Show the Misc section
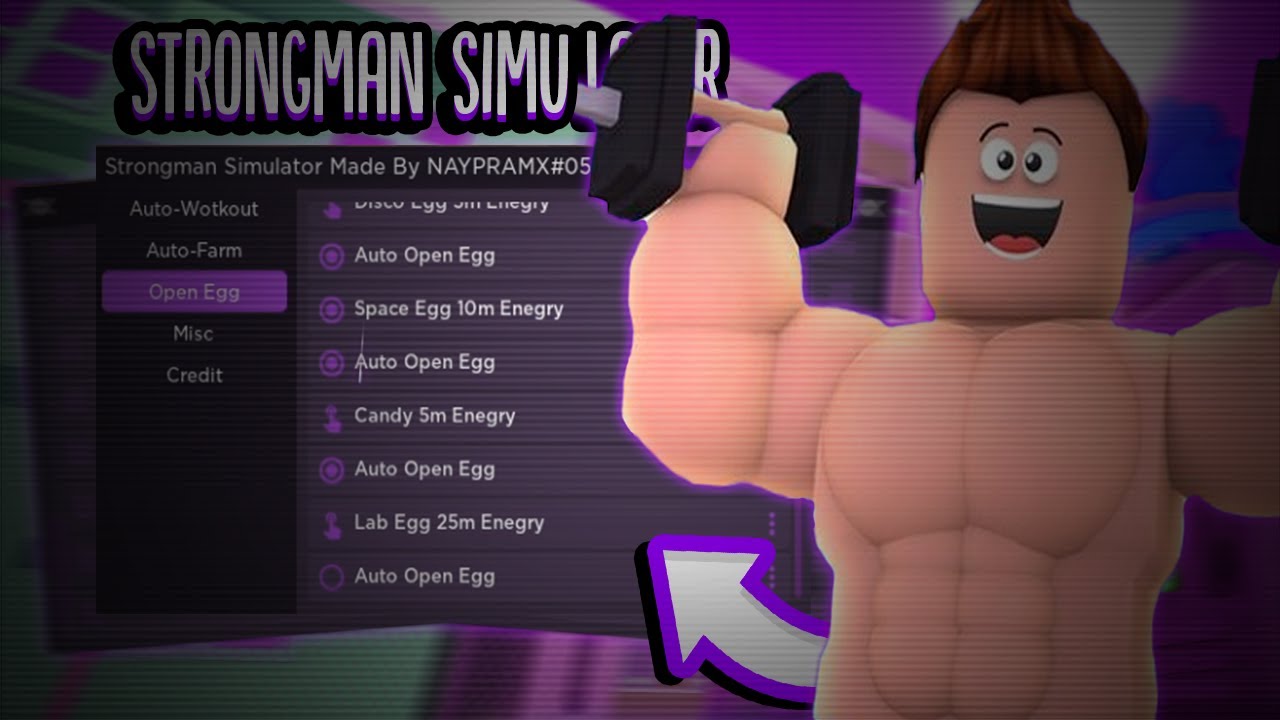This screenshot has width=1280, height=720. [x=194, y=334]
